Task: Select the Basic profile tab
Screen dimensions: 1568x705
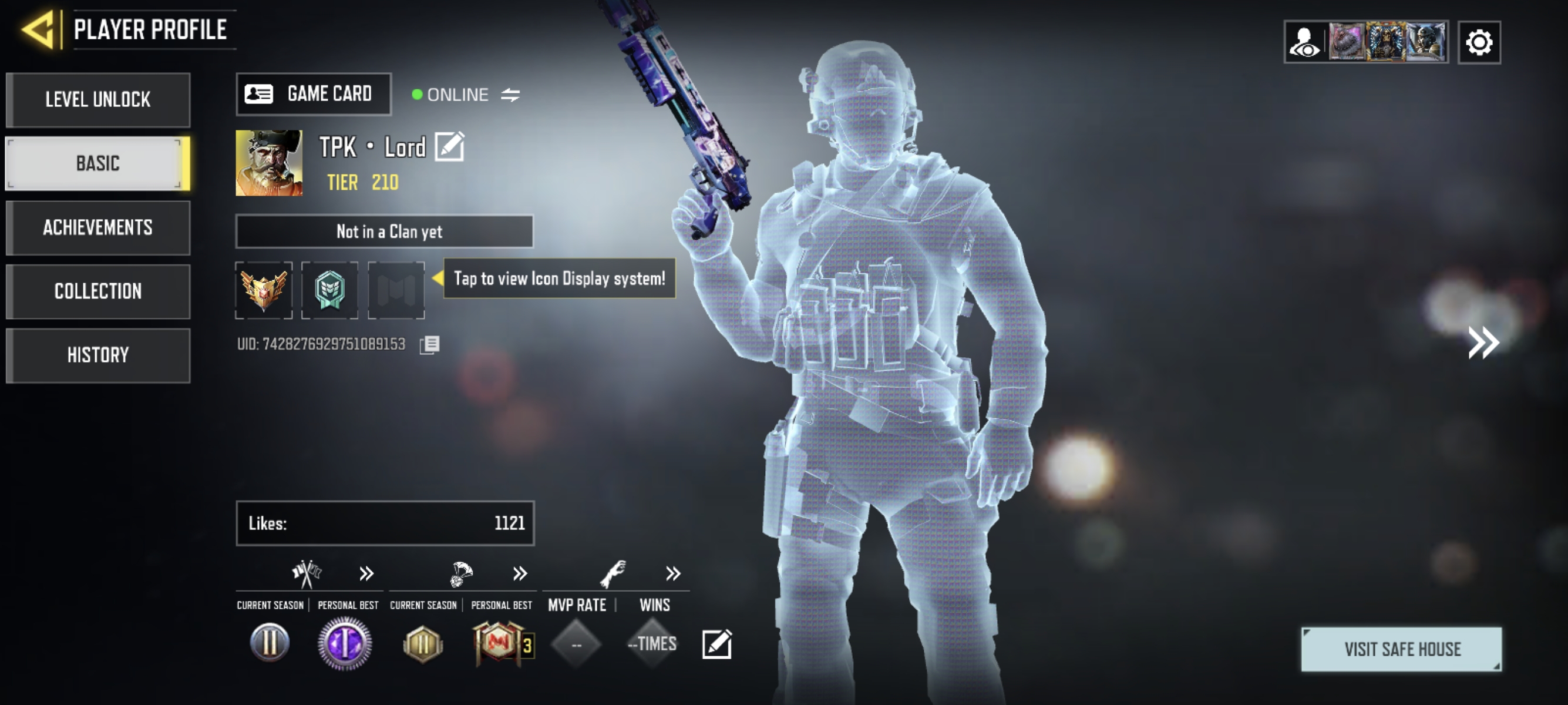Action: click(98, 163)
